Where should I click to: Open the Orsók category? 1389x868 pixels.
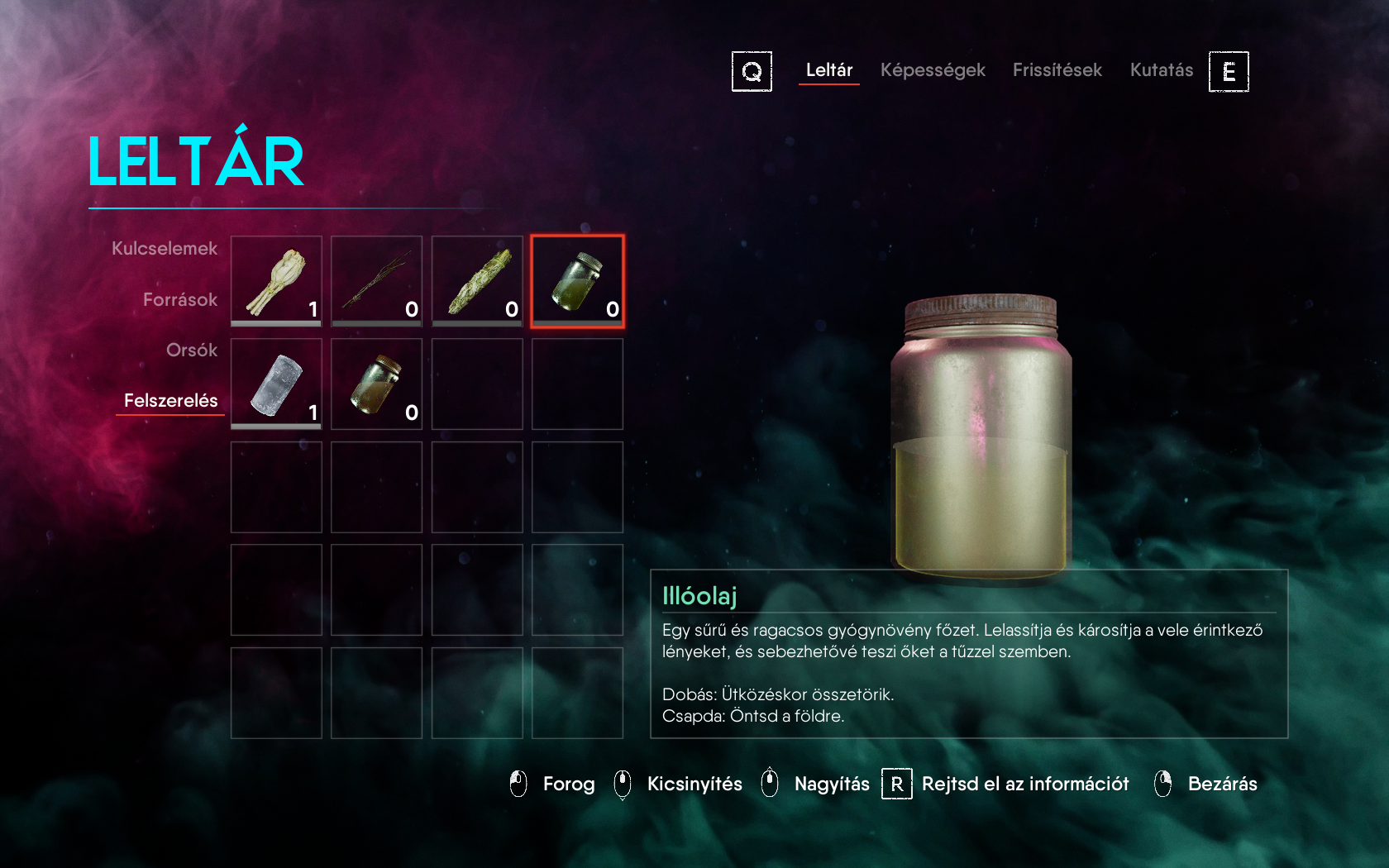click(191, 350)
